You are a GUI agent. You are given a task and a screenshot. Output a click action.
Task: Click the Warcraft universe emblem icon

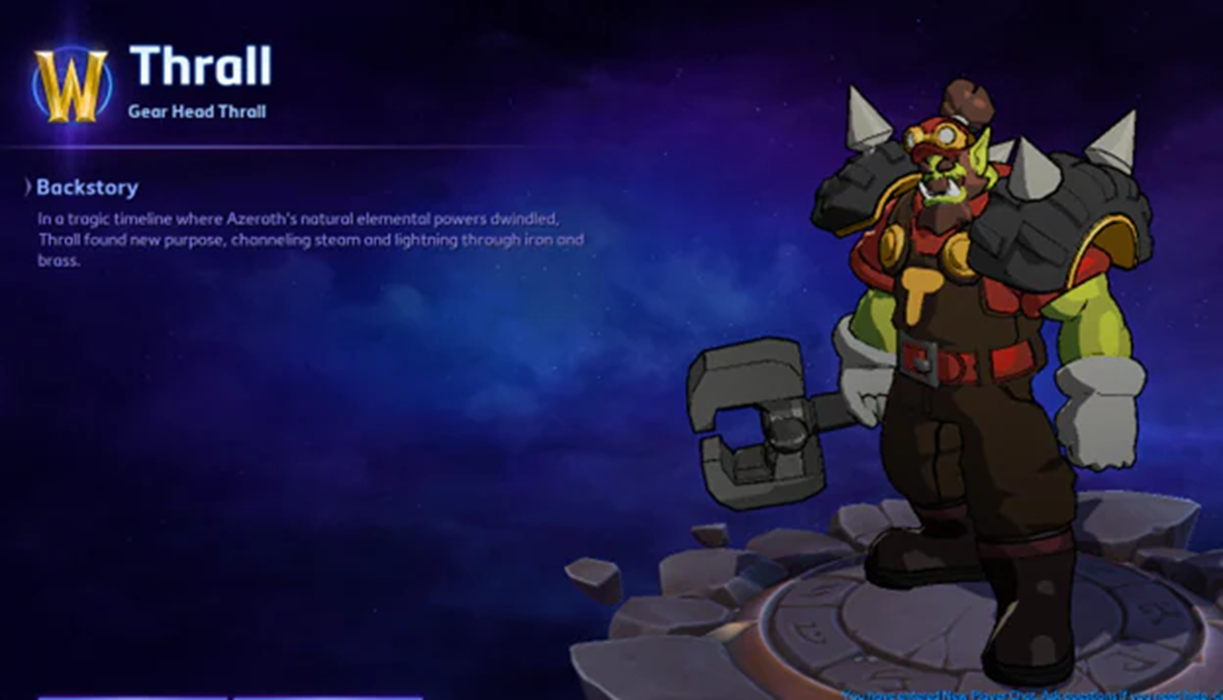(x=70, y=84)
